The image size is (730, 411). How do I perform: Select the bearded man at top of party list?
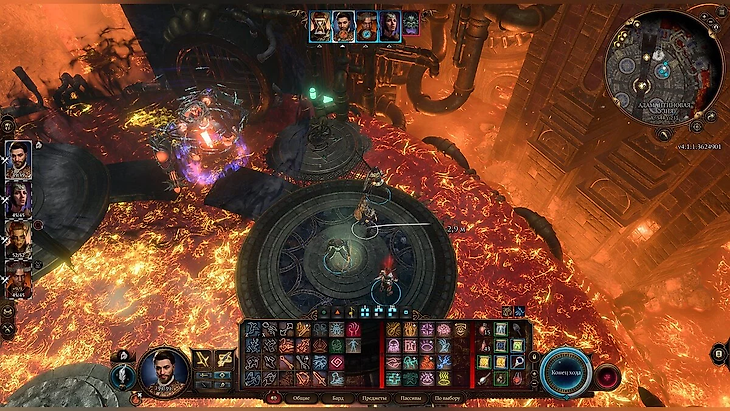(20, 159)
